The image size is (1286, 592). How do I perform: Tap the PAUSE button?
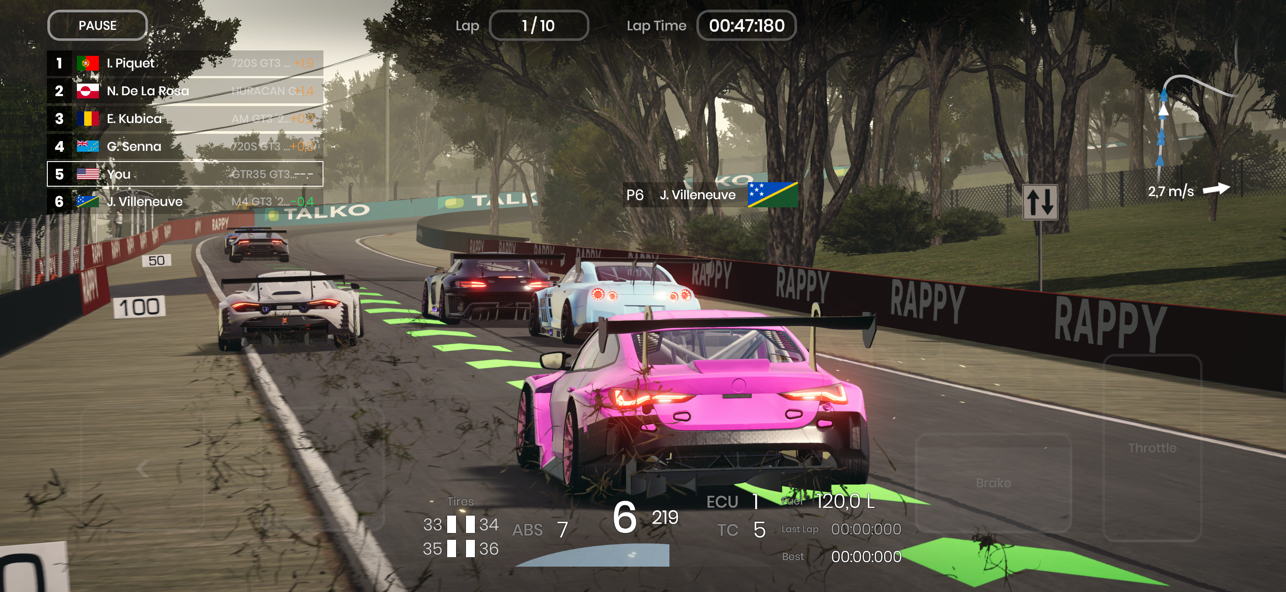[x=97, y=25]
